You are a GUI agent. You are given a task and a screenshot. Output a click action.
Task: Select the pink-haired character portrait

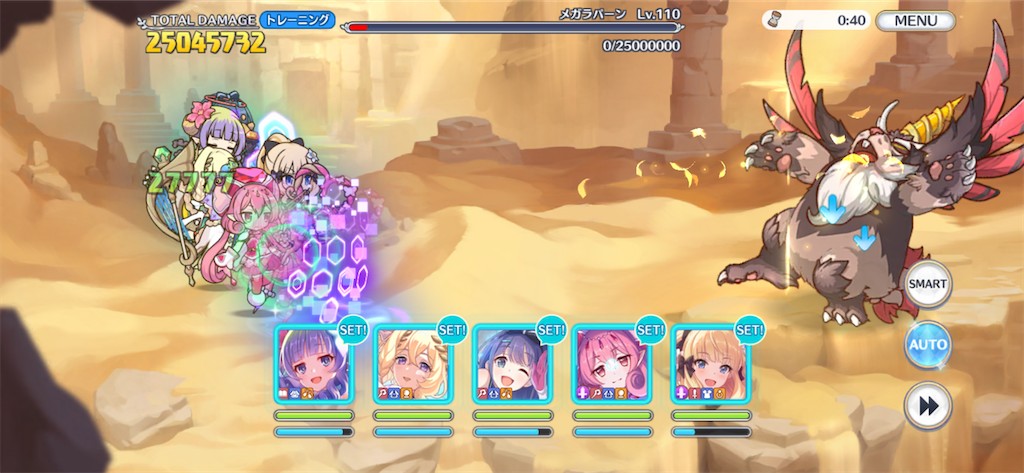[611, 362]
